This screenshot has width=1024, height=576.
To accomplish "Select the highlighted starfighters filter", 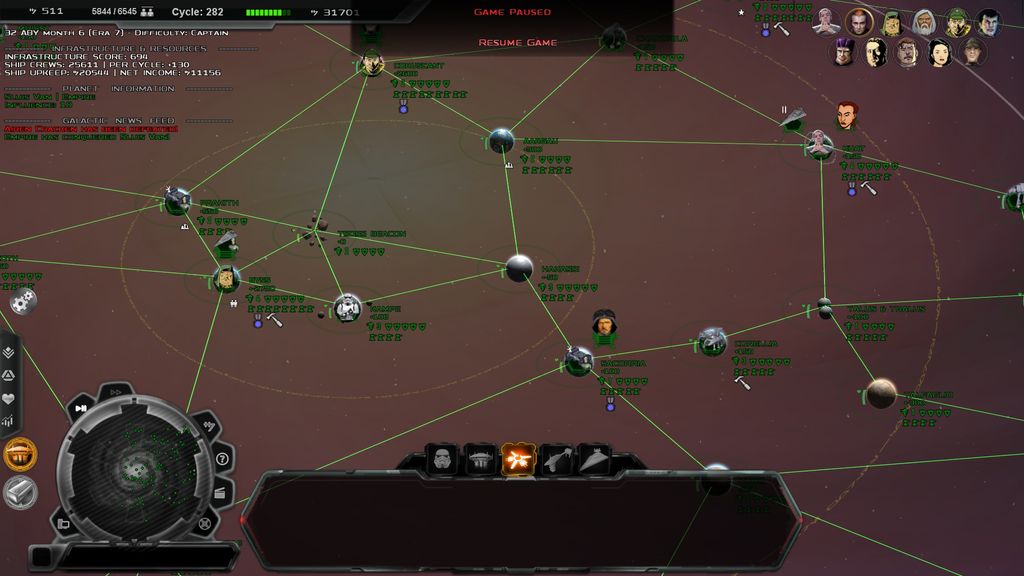I will click(518, 460).
